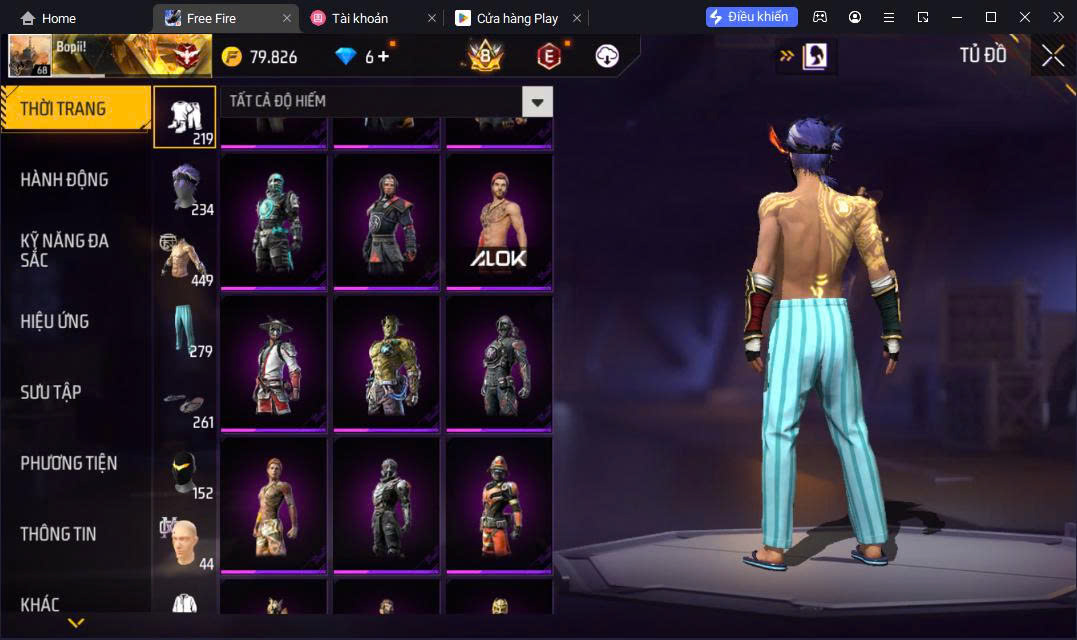
Task: Go to the Thông Tin tab
Action: 59,535
